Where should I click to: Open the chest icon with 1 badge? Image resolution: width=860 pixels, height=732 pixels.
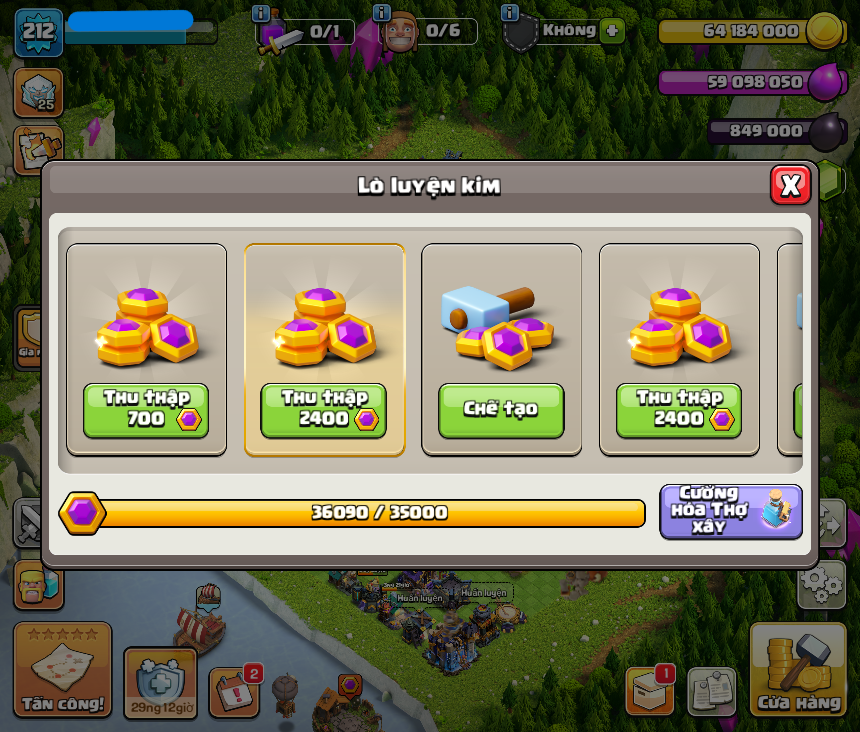tap(650, 691)
